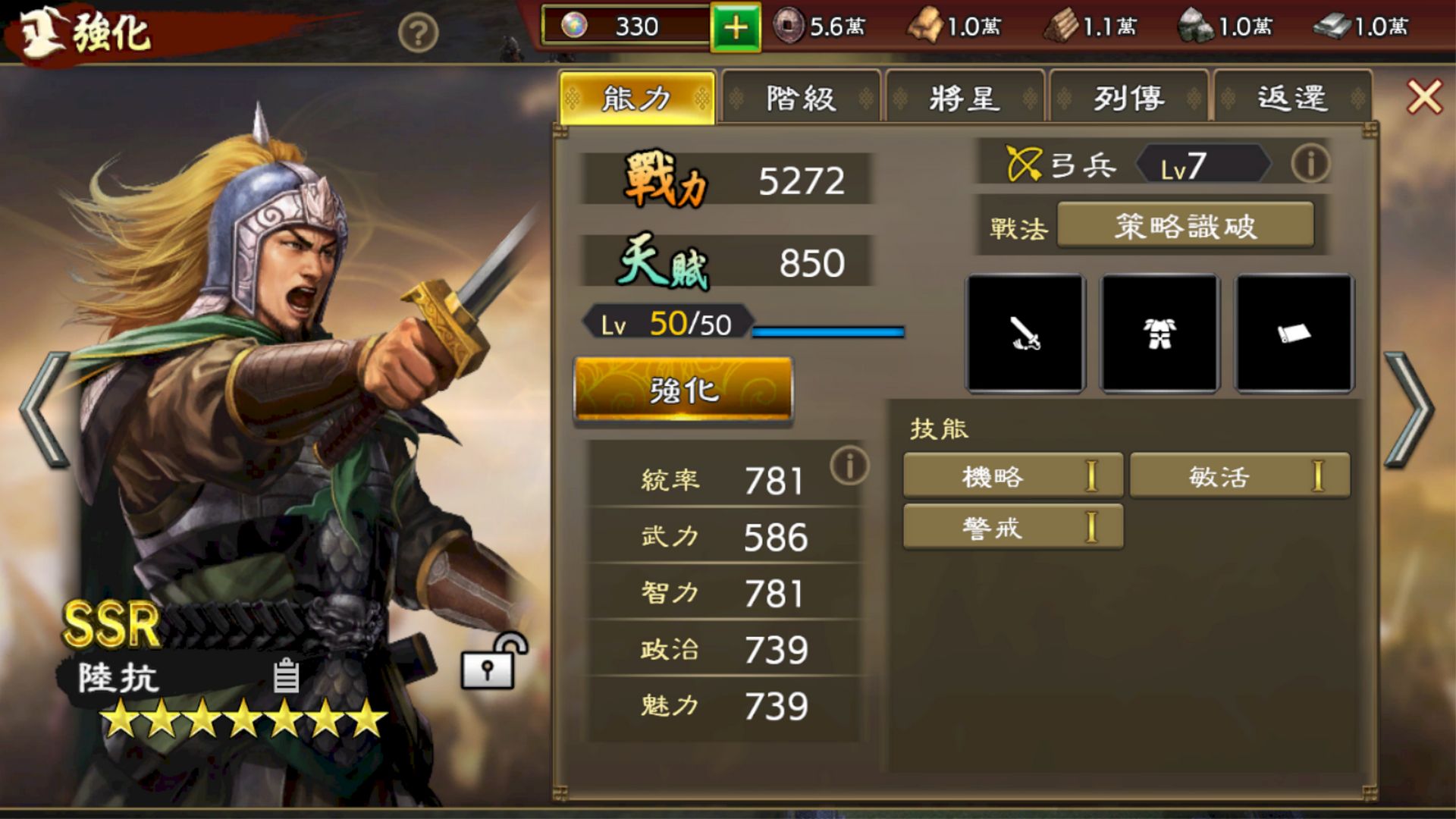Select the empty weapon equipment slot
Viewport: 1456px width, 819px height.
click(x=1025, y=334)
